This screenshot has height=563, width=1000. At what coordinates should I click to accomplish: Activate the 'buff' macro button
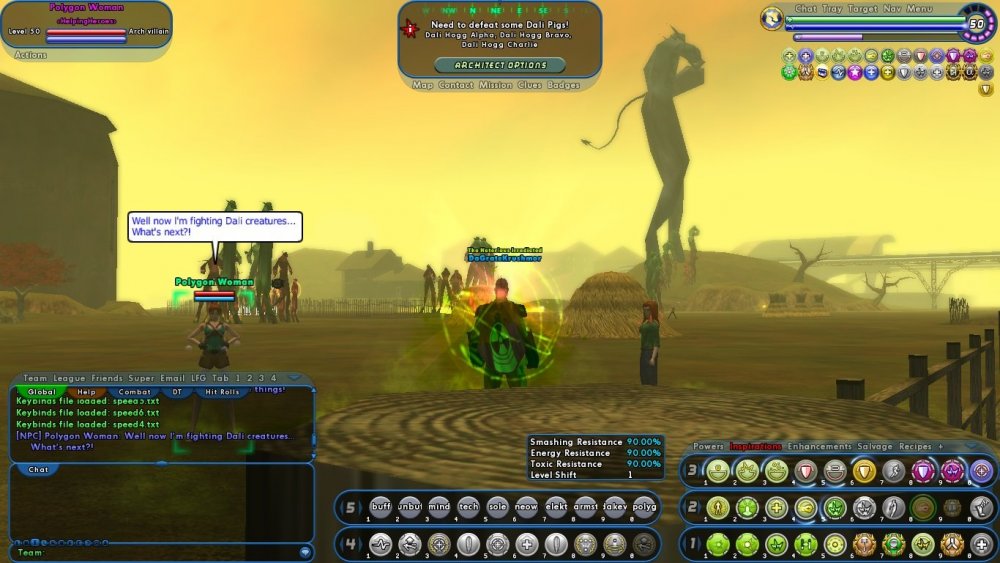381,507
